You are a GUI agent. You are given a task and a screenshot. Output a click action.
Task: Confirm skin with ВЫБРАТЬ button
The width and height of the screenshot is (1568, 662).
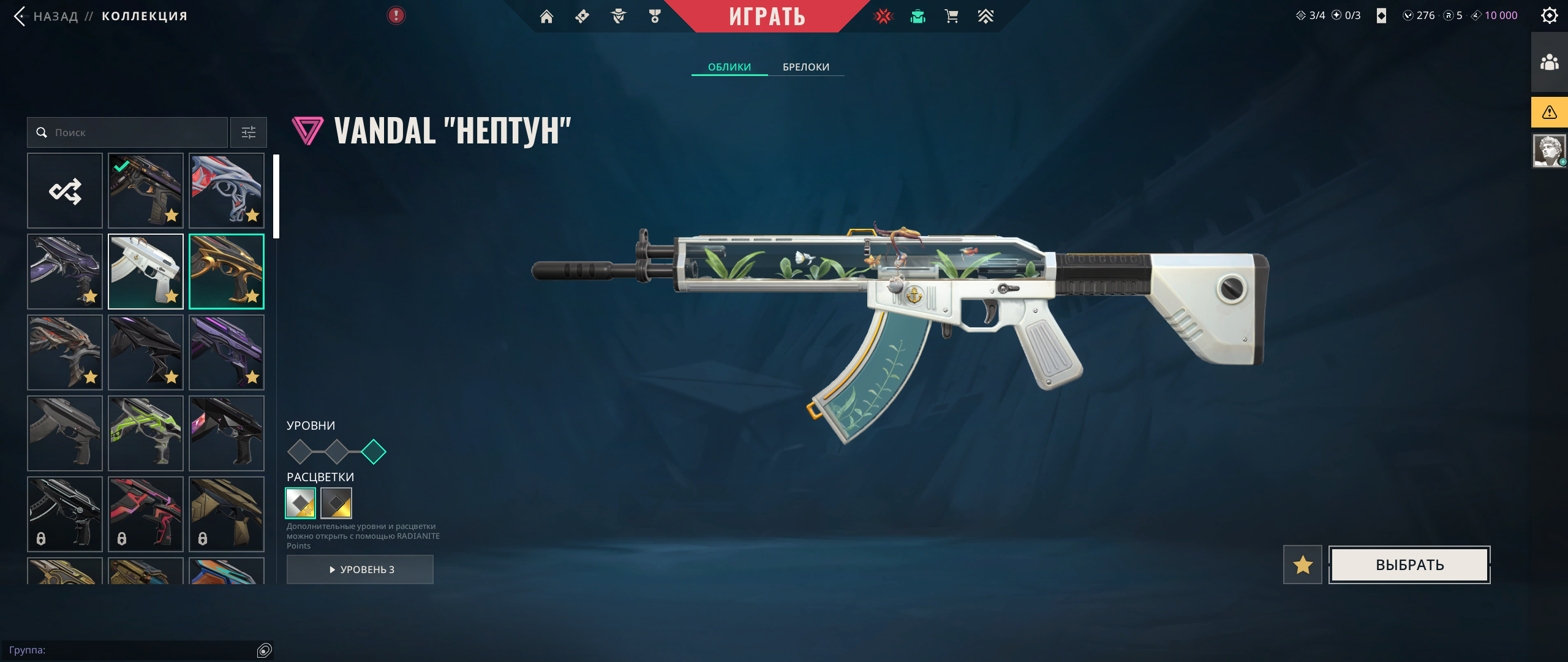coord(1409,565)
